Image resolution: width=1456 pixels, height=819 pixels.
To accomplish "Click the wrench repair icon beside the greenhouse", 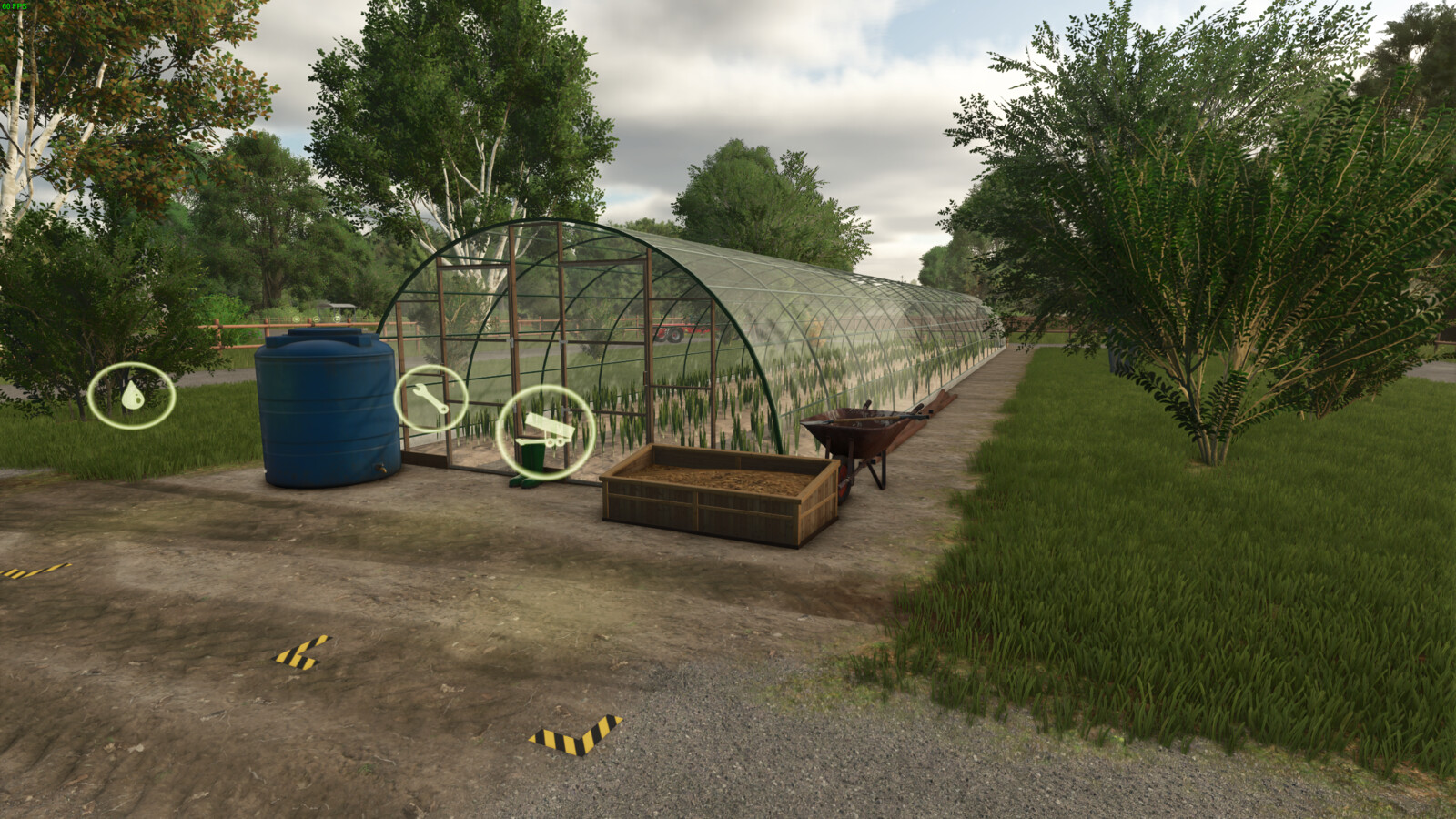I will tap(430, 399).
